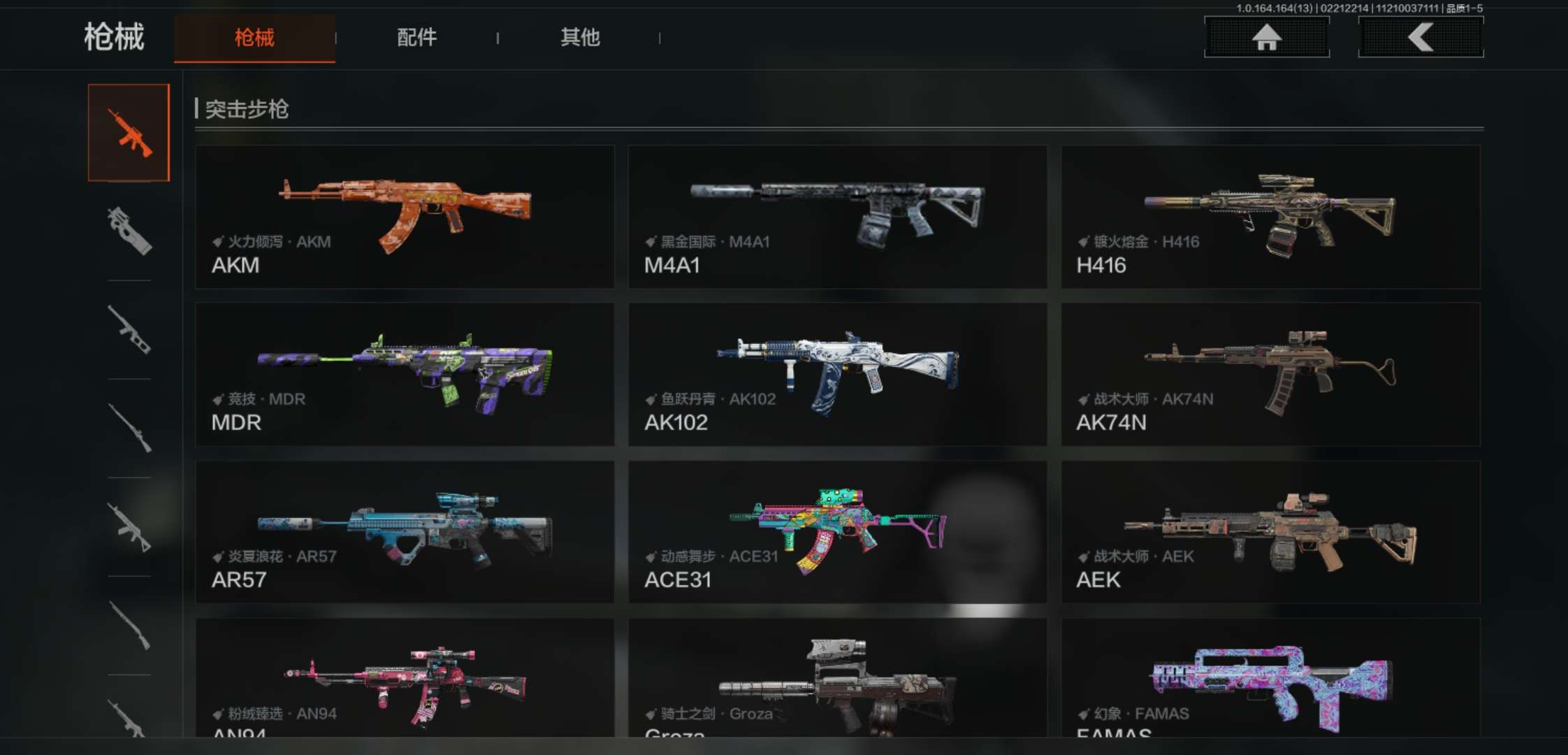Select the purple MDR rifle

405,374
